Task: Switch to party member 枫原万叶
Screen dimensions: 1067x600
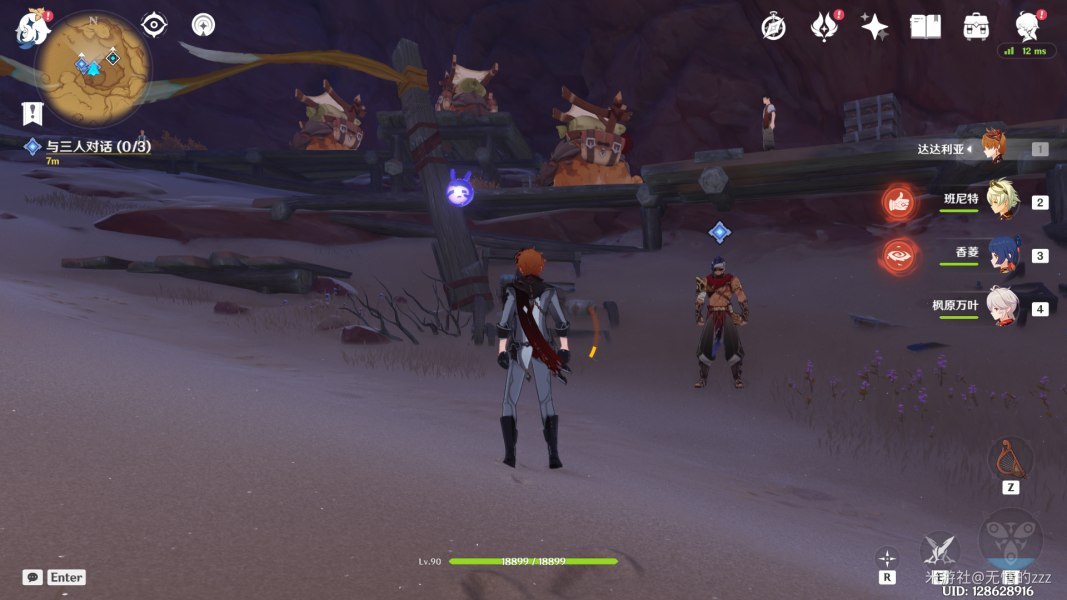Action: [1003, 307]
